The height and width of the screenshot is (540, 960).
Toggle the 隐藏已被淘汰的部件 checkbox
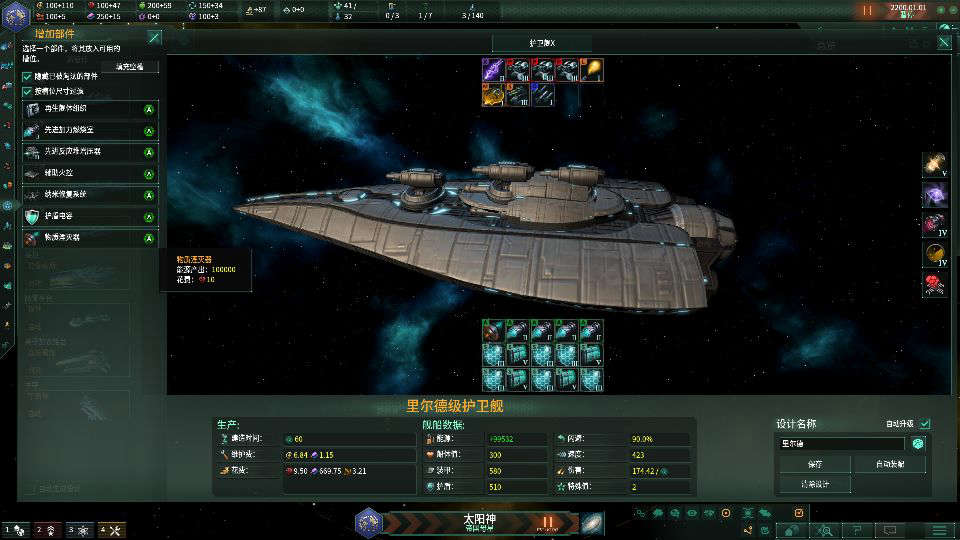(28, 76)
